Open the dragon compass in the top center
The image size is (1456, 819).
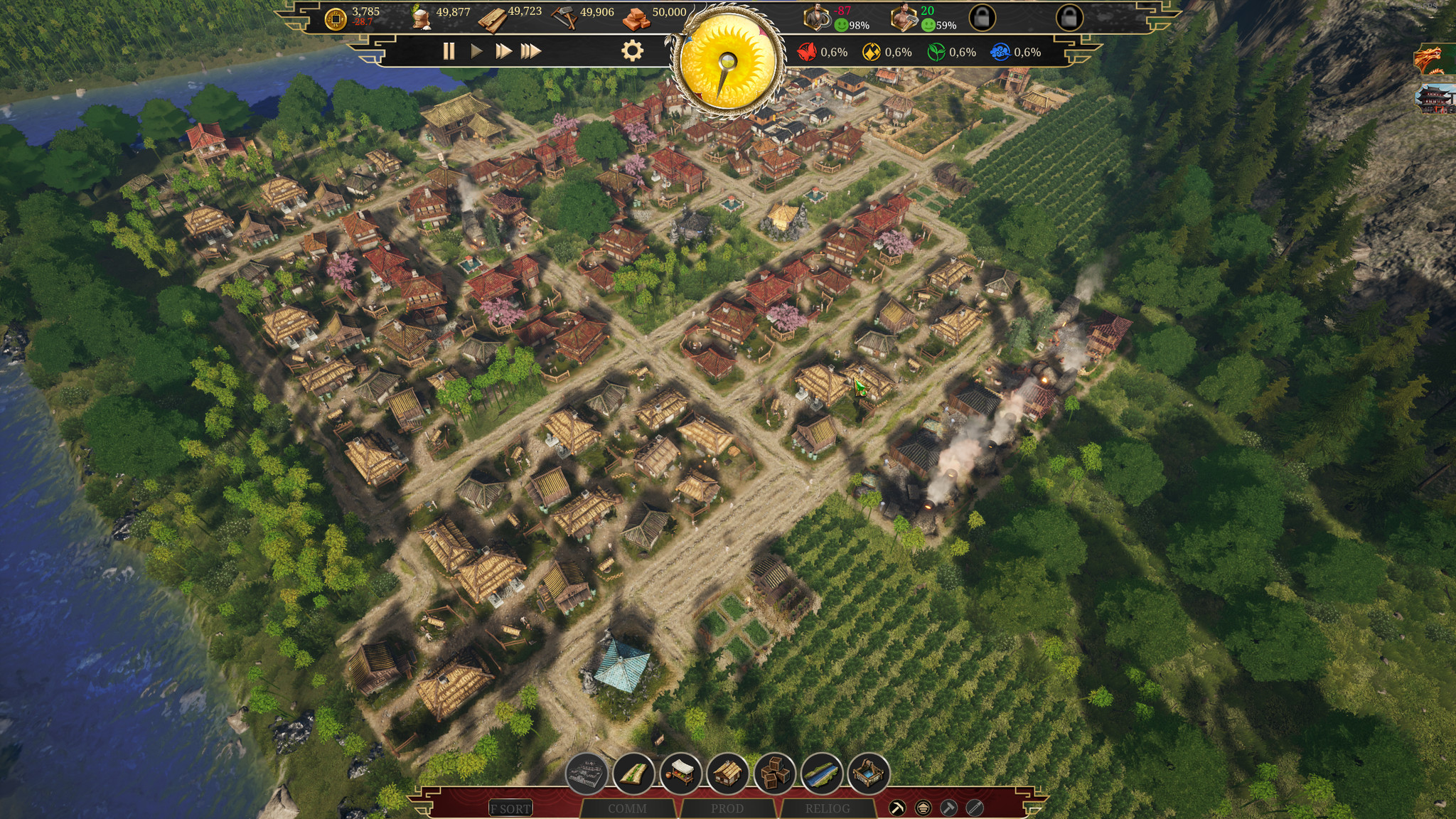tap(728, 60)
